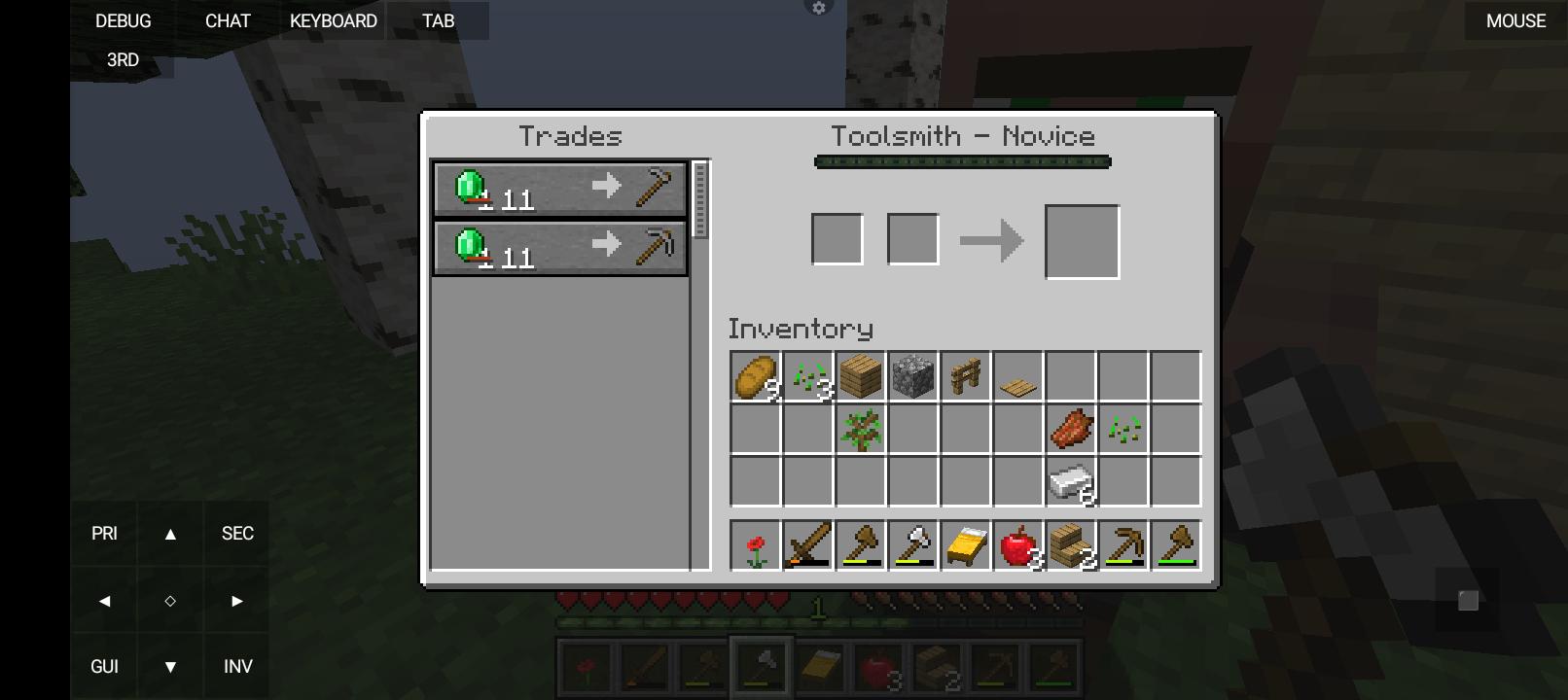Toggle MOUSE input mode
The height and width of the screenshot is (700, 1568).
click(1514, 20)
